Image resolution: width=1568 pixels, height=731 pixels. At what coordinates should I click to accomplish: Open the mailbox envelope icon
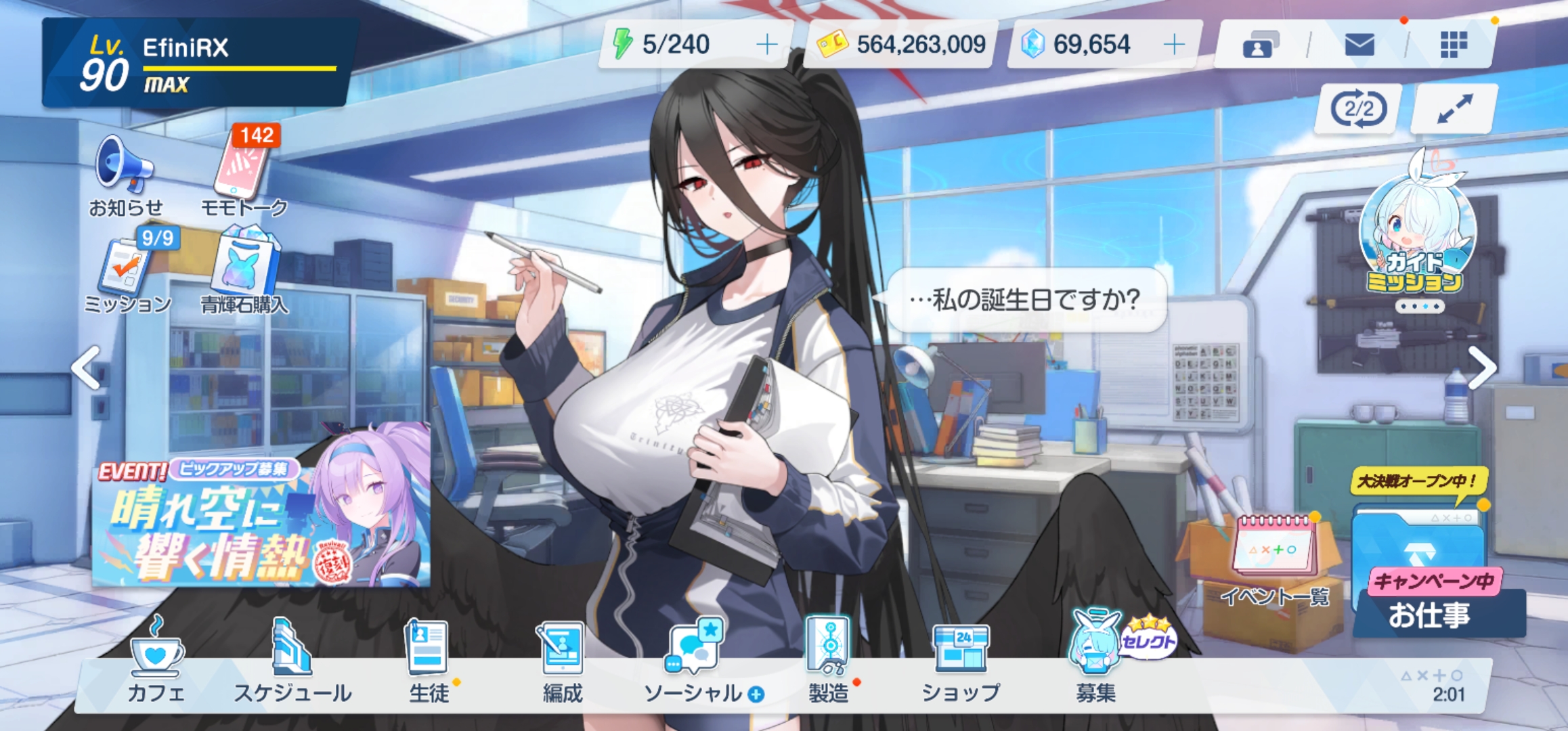click(x=1359, y=45)
